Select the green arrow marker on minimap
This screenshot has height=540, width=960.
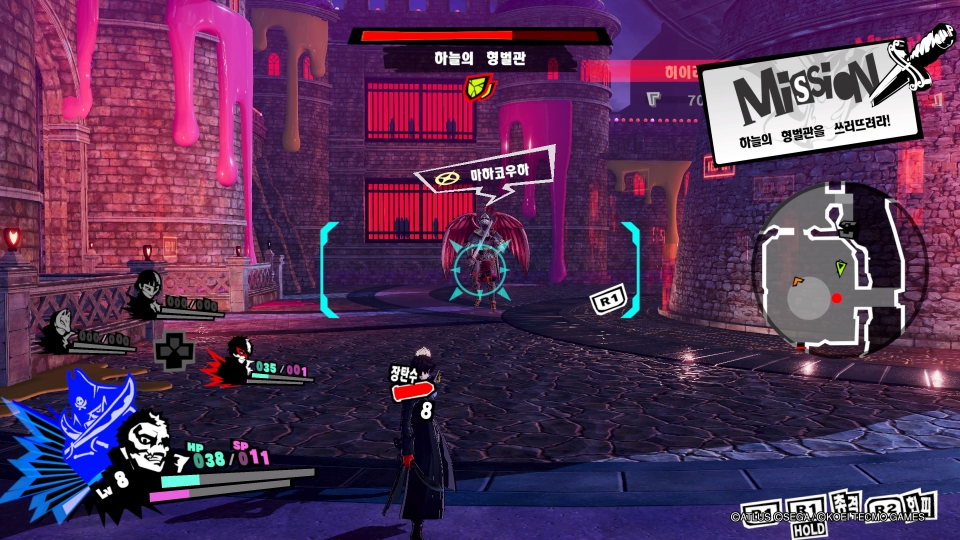[x=841, y=266]
